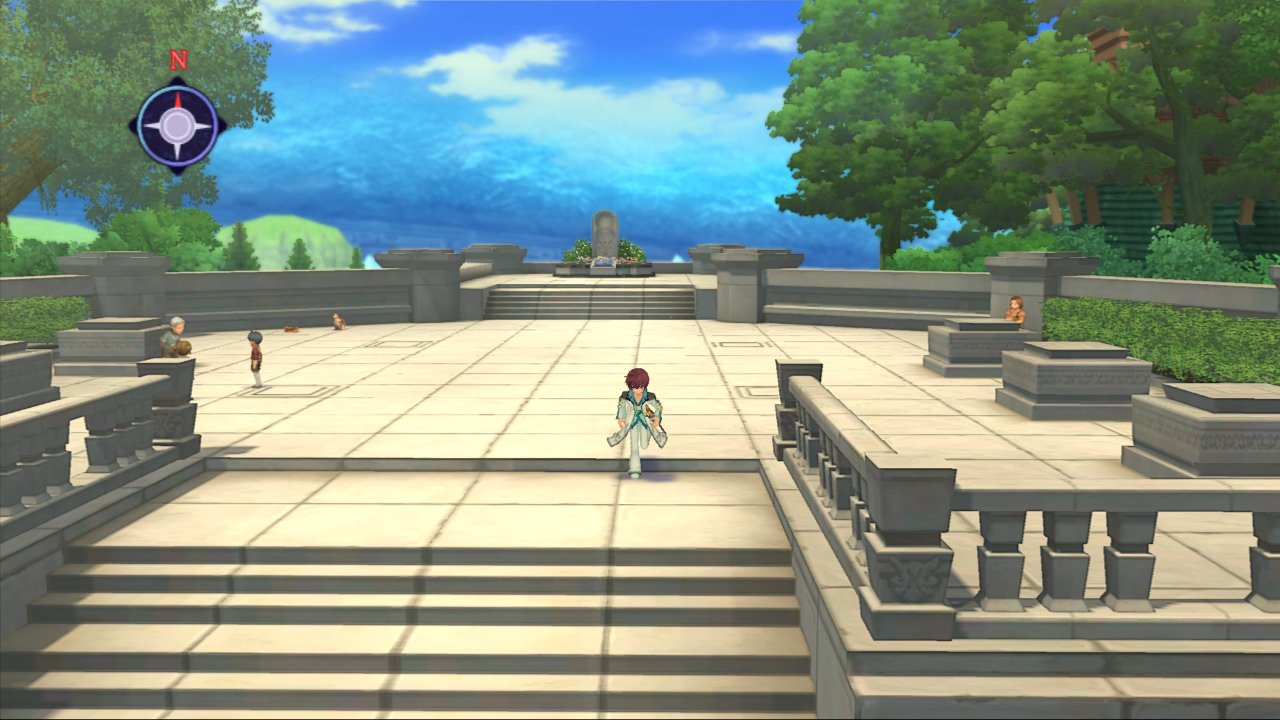This screenshot has height=720, width=1280.
Task: Click the brown dog beside the elderly man
Action: (x=185, y=348)
